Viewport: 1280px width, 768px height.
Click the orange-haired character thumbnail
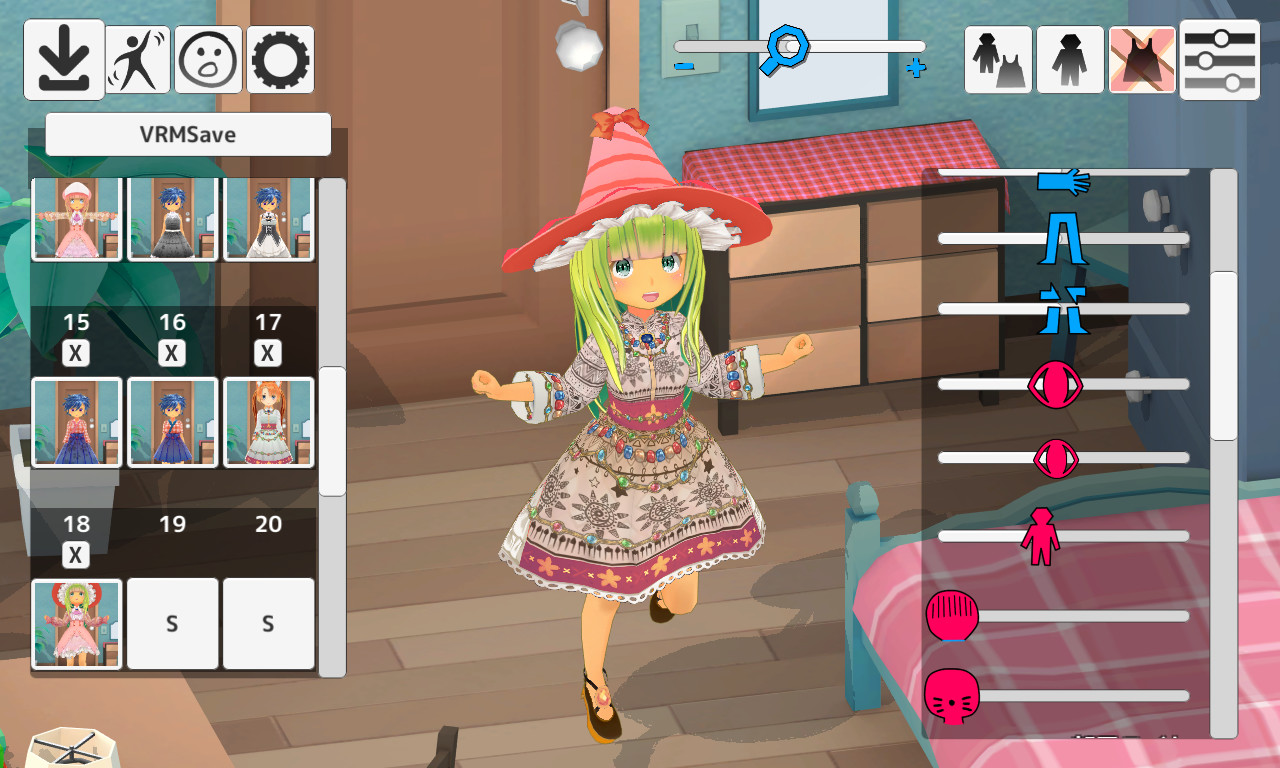(267, 421)
